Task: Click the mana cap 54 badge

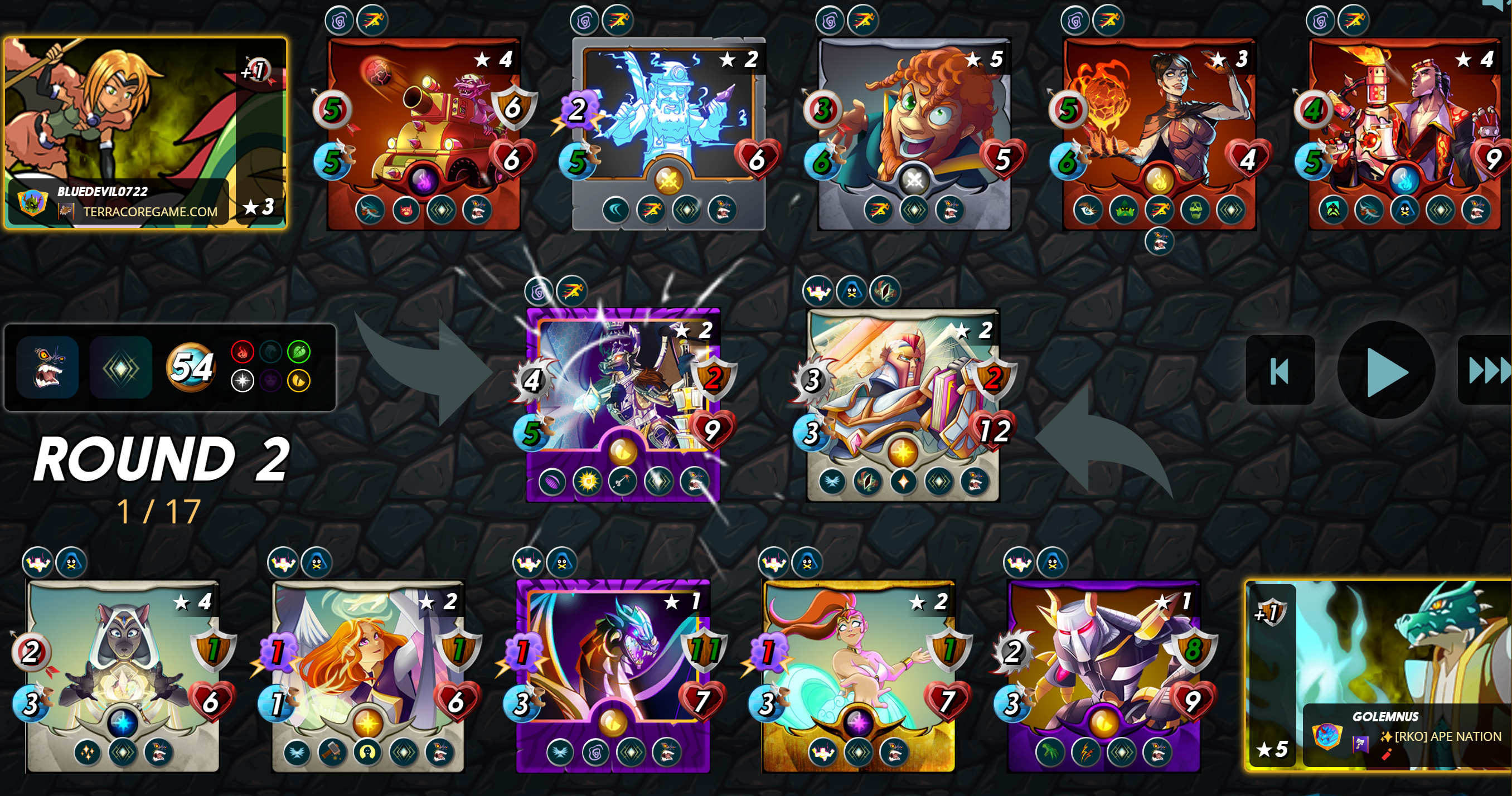Action: [193, 366]
